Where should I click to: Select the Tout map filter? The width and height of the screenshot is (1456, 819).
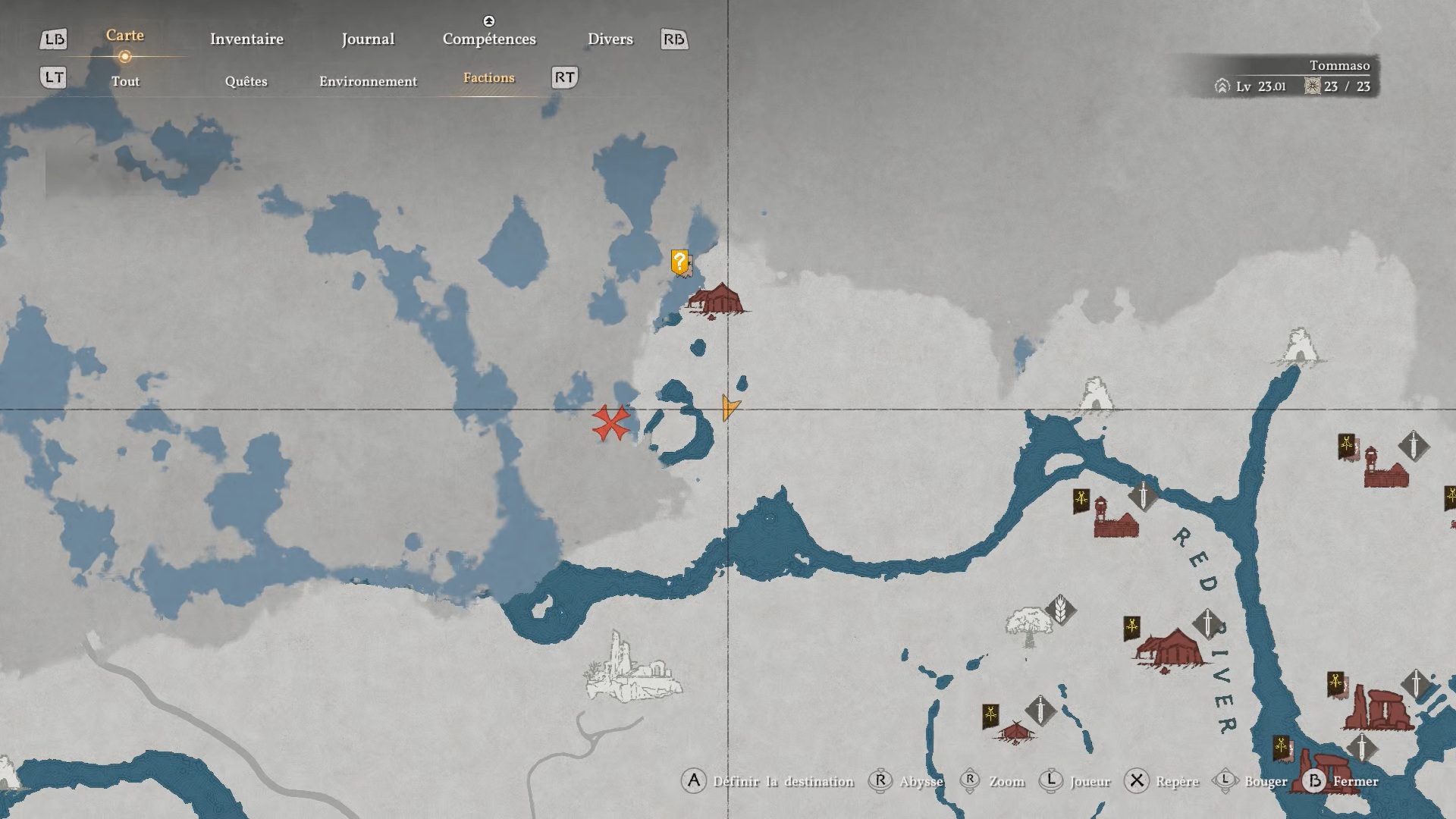point(125,81)
